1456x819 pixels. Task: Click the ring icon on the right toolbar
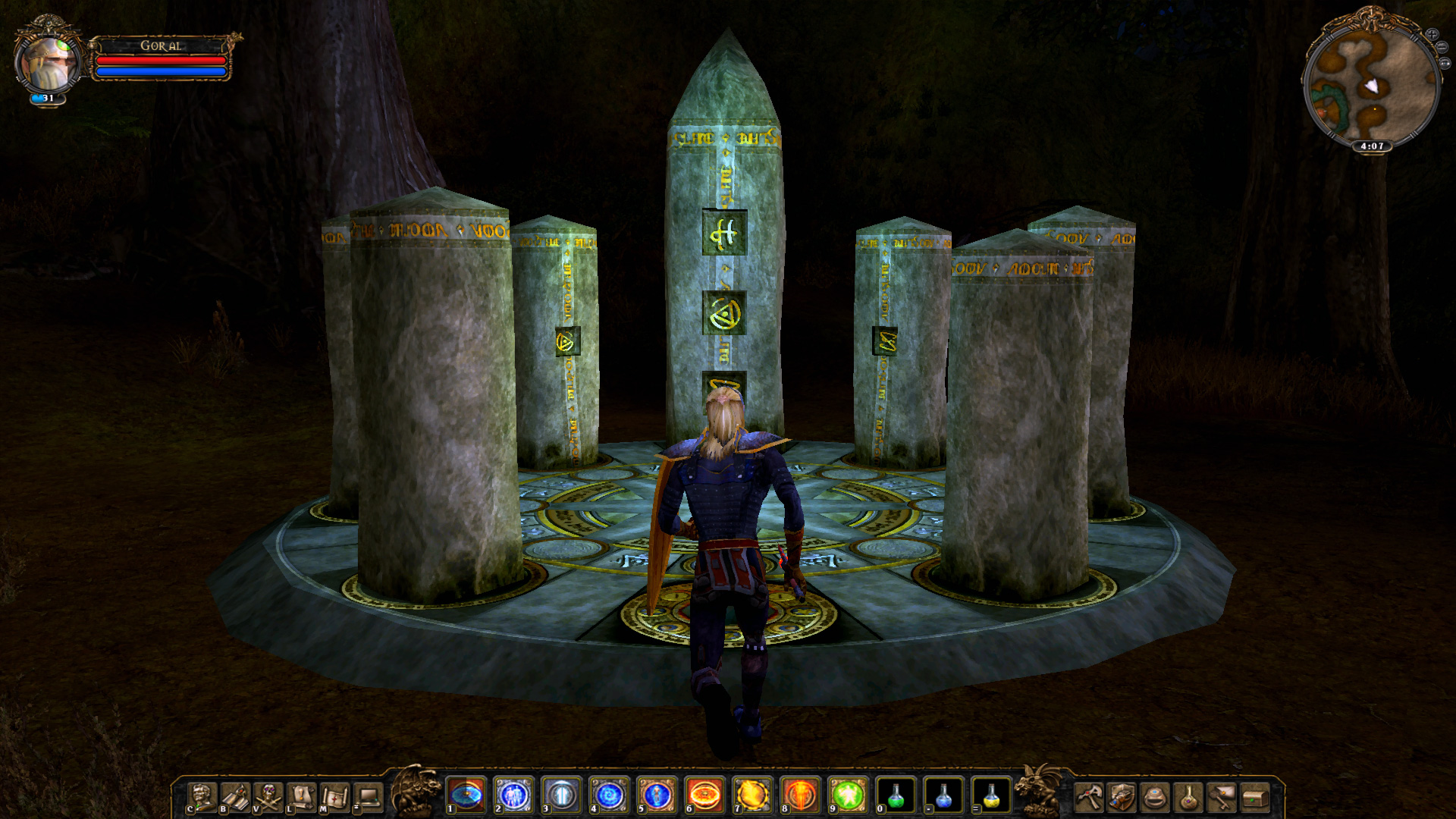[x=1155, y=798]
